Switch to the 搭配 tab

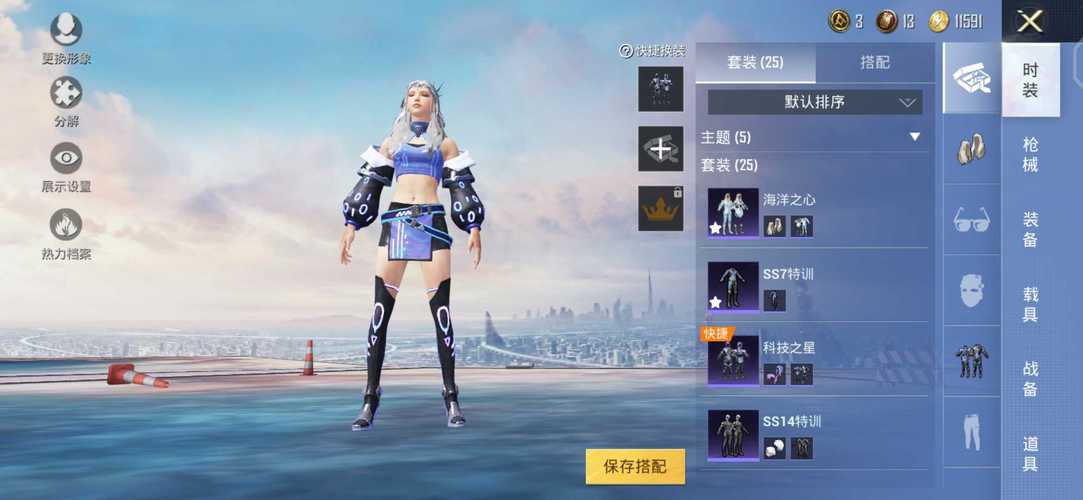click(875, 62)
